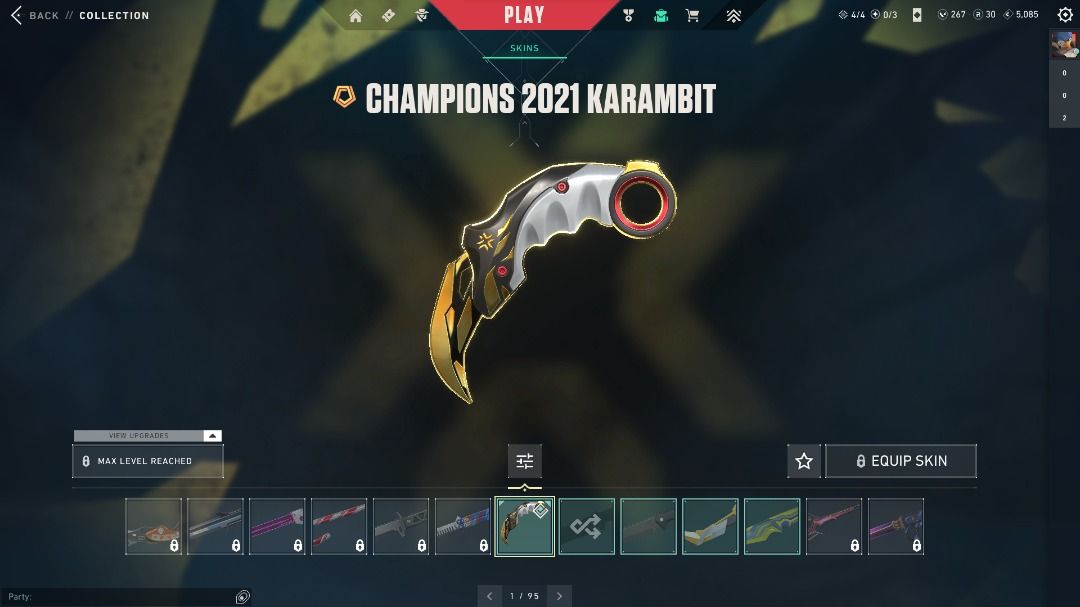Open the battle pass chevrons icon
The height and width of the screenshot is (607, 1080).
pos(733,16)
